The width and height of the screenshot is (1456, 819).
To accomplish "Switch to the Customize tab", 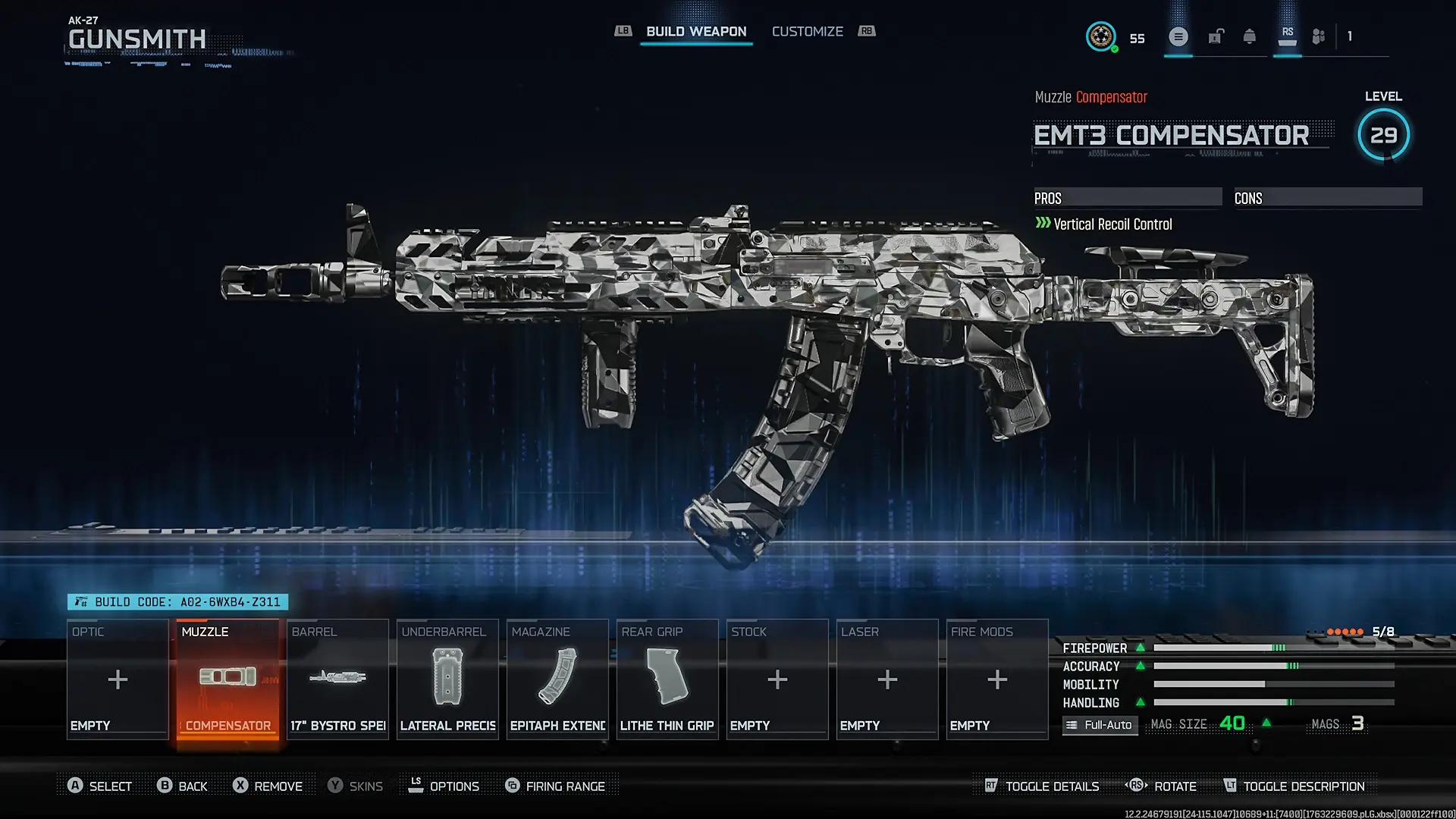I will pyautogui.click(x=807, y=31).
